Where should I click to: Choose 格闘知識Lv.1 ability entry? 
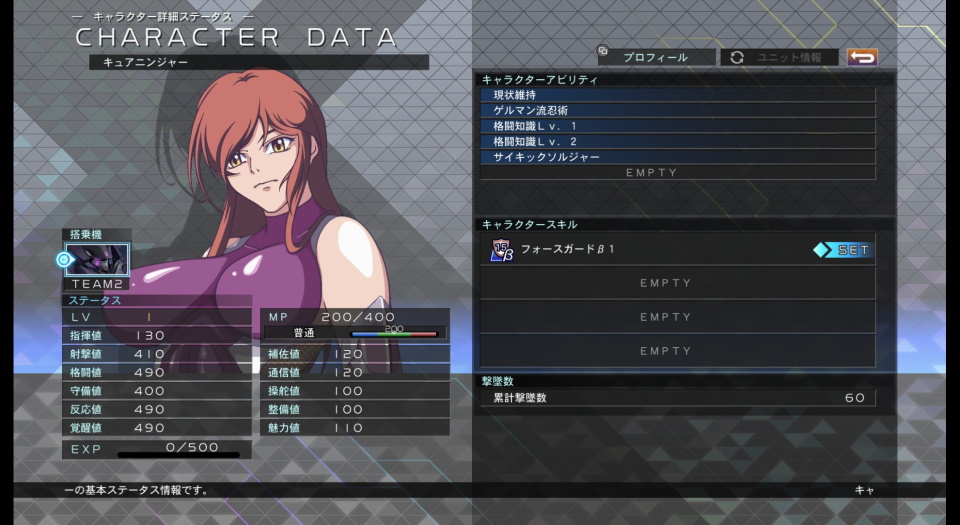click(677, 126)
